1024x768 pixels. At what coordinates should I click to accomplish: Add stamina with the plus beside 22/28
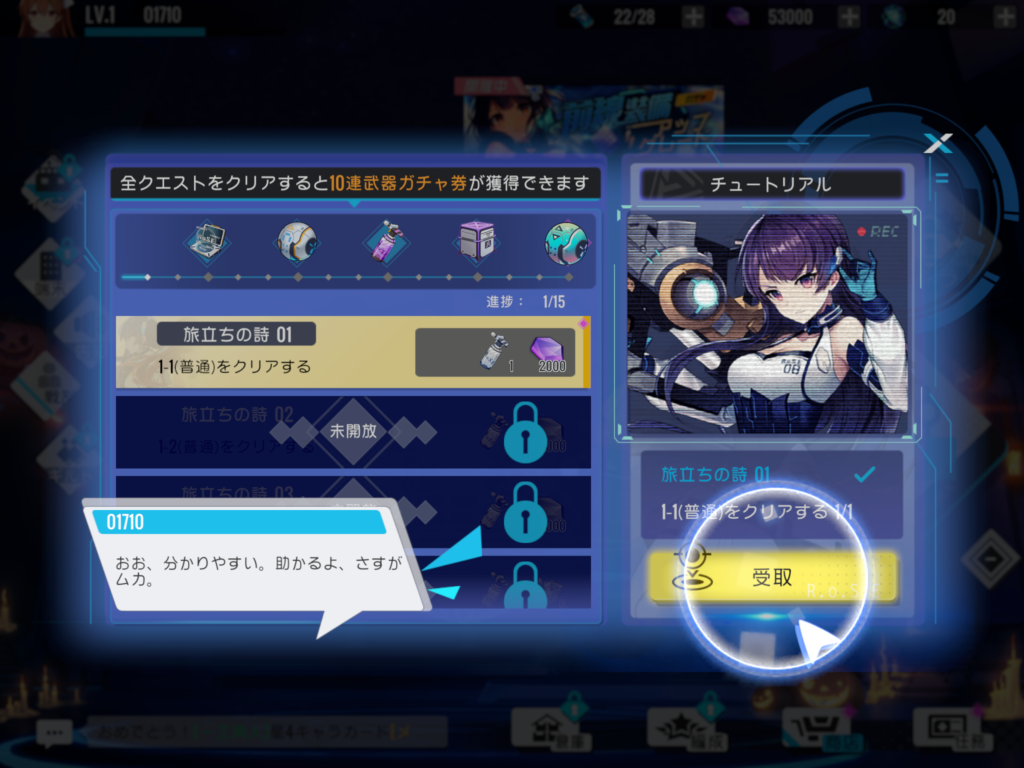(693, 16)
